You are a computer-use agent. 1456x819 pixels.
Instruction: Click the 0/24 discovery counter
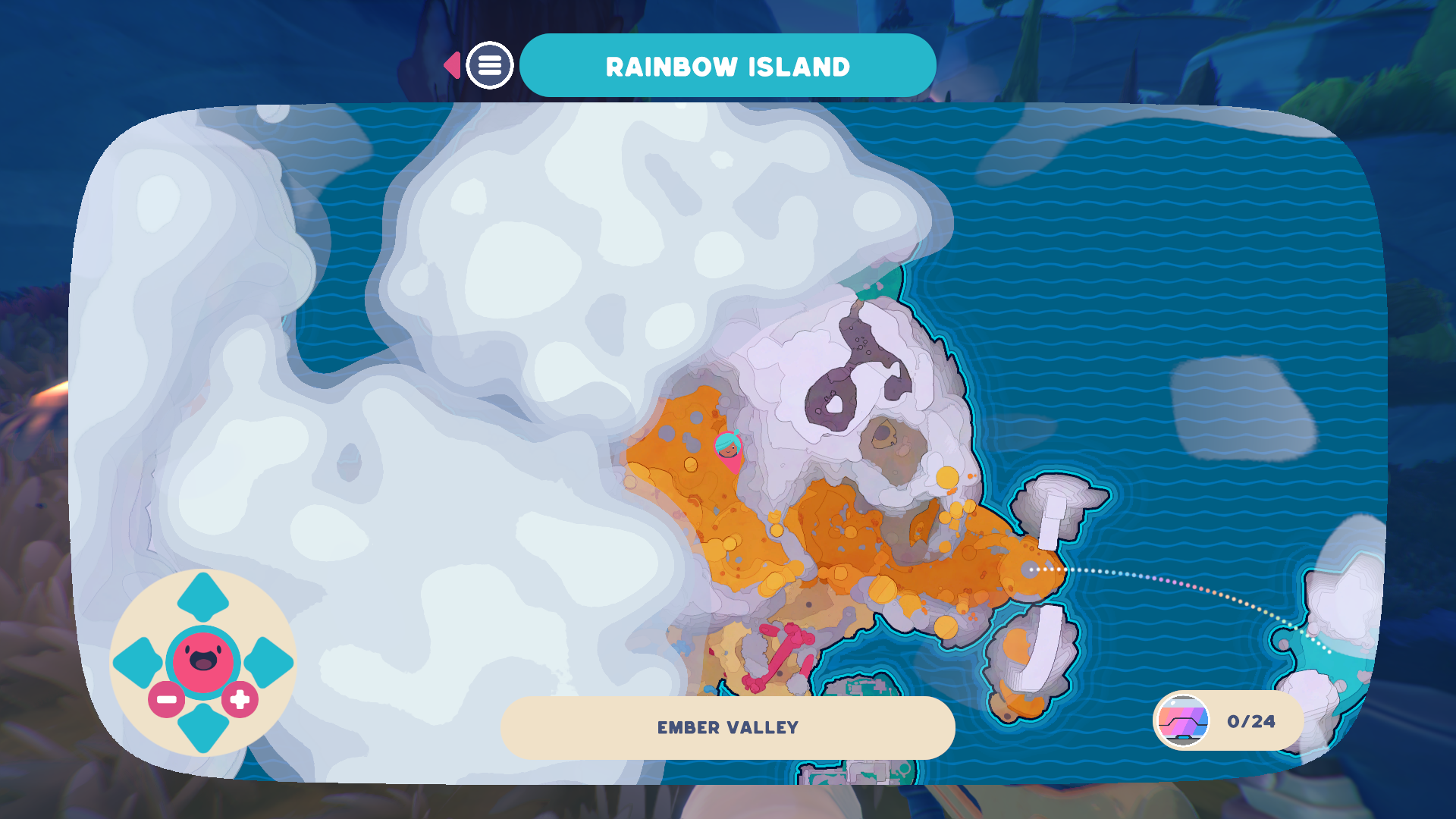pyautogui.click(x=1250, y=721)
